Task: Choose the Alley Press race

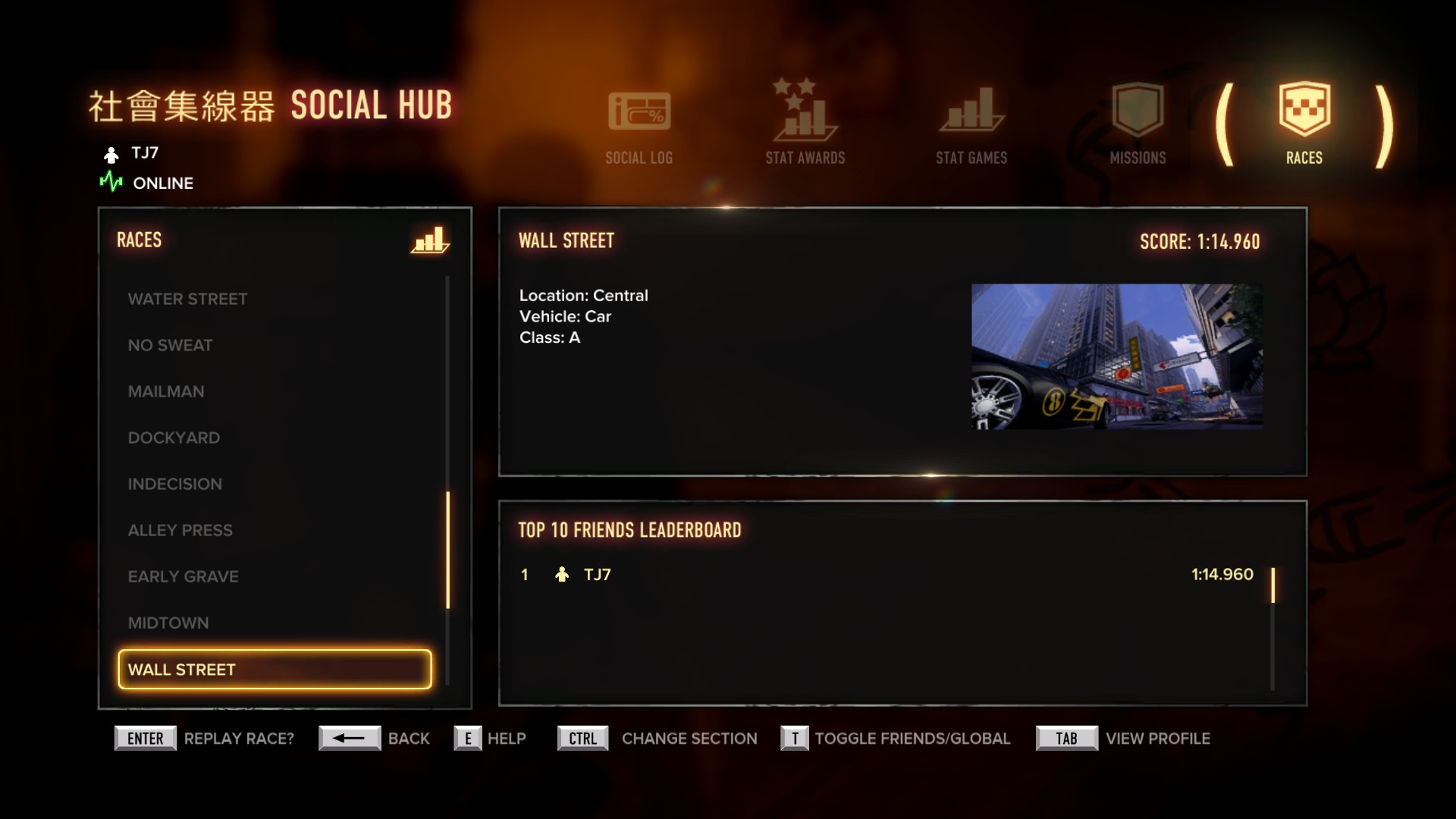Action: (180, 530)
